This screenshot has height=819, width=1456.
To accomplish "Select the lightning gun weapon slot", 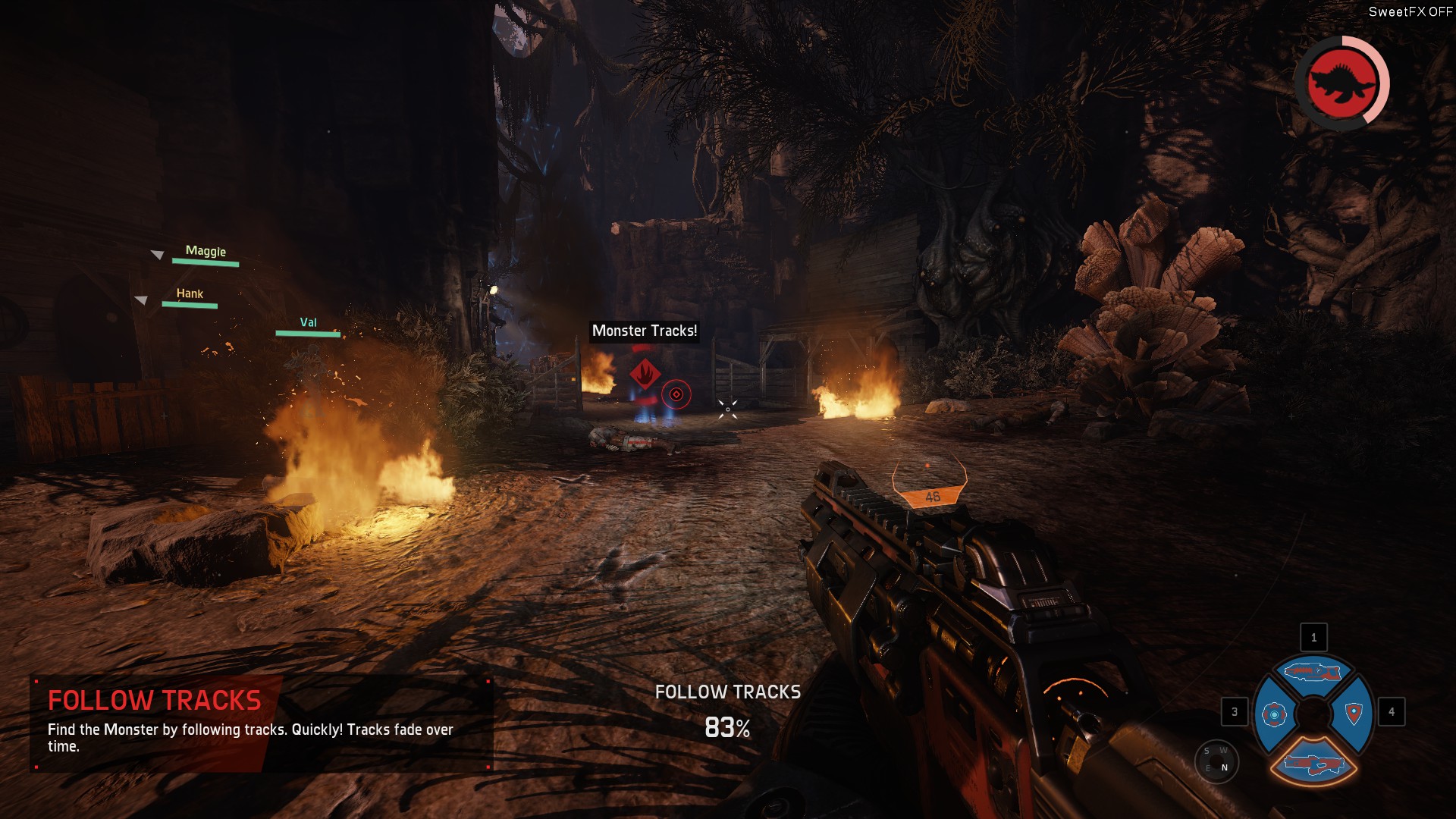I will (x=1313, y=673).
